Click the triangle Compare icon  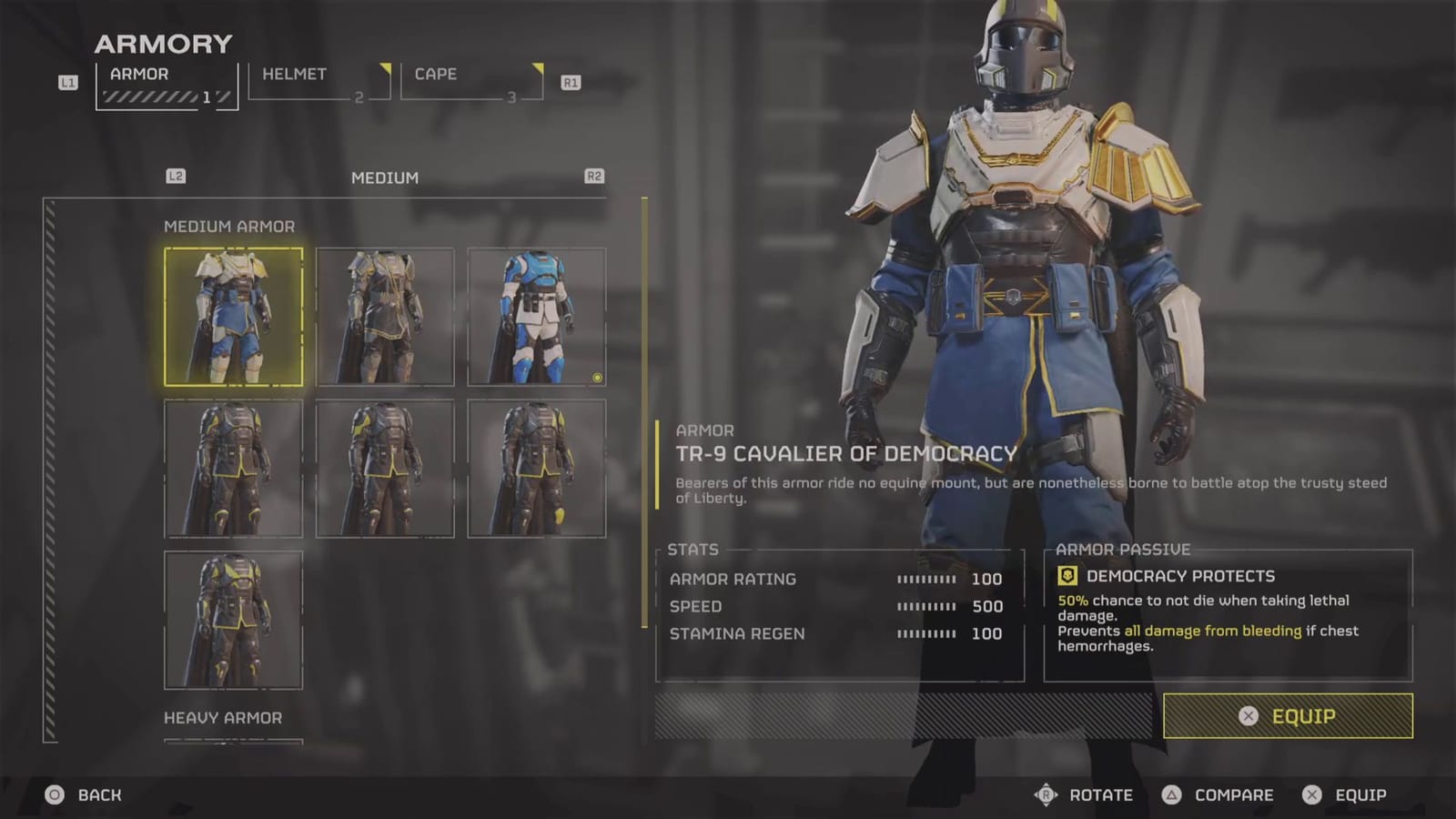[1173, 794]
